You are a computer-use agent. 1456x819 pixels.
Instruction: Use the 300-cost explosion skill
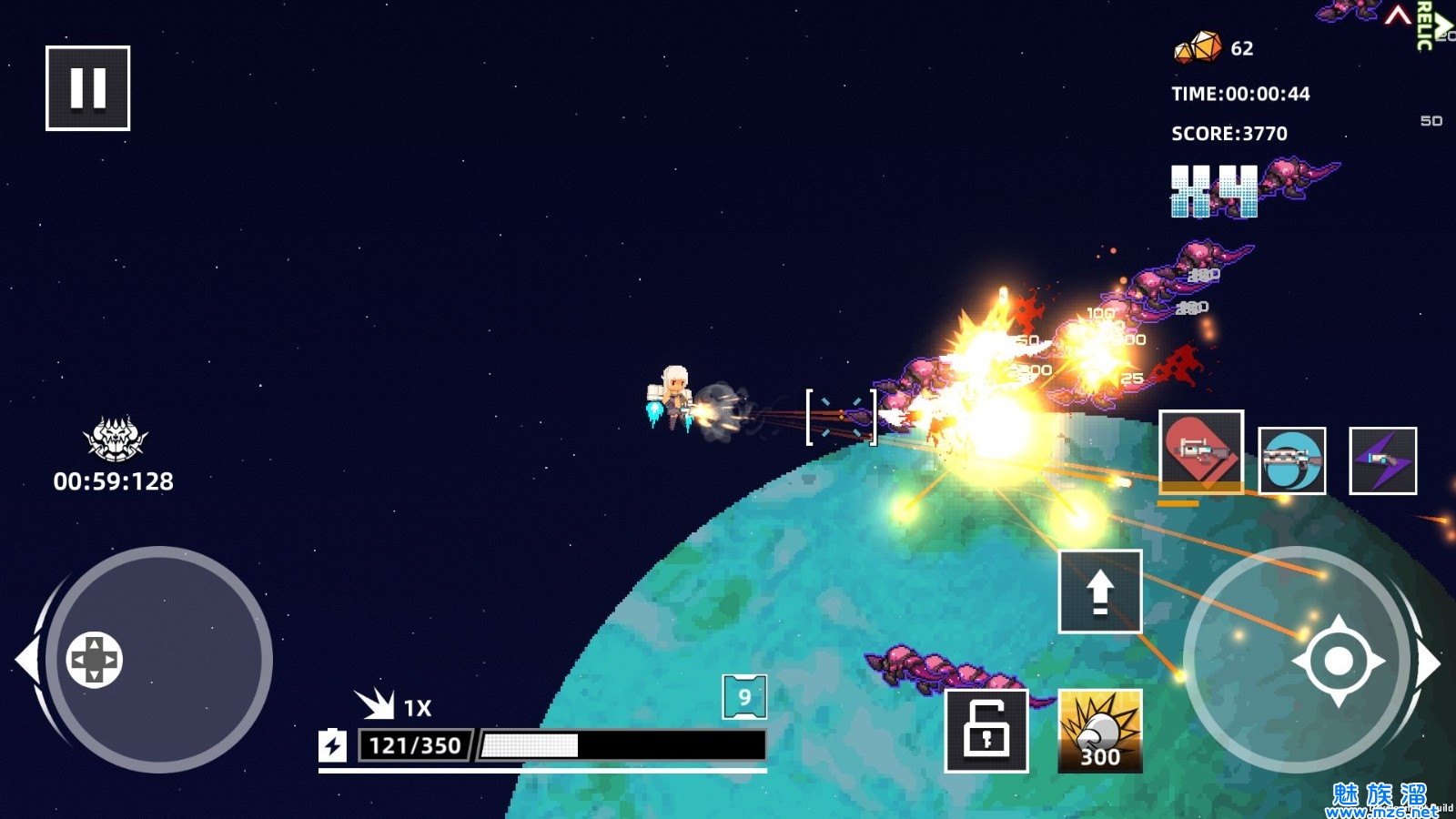pos(1100,731)
